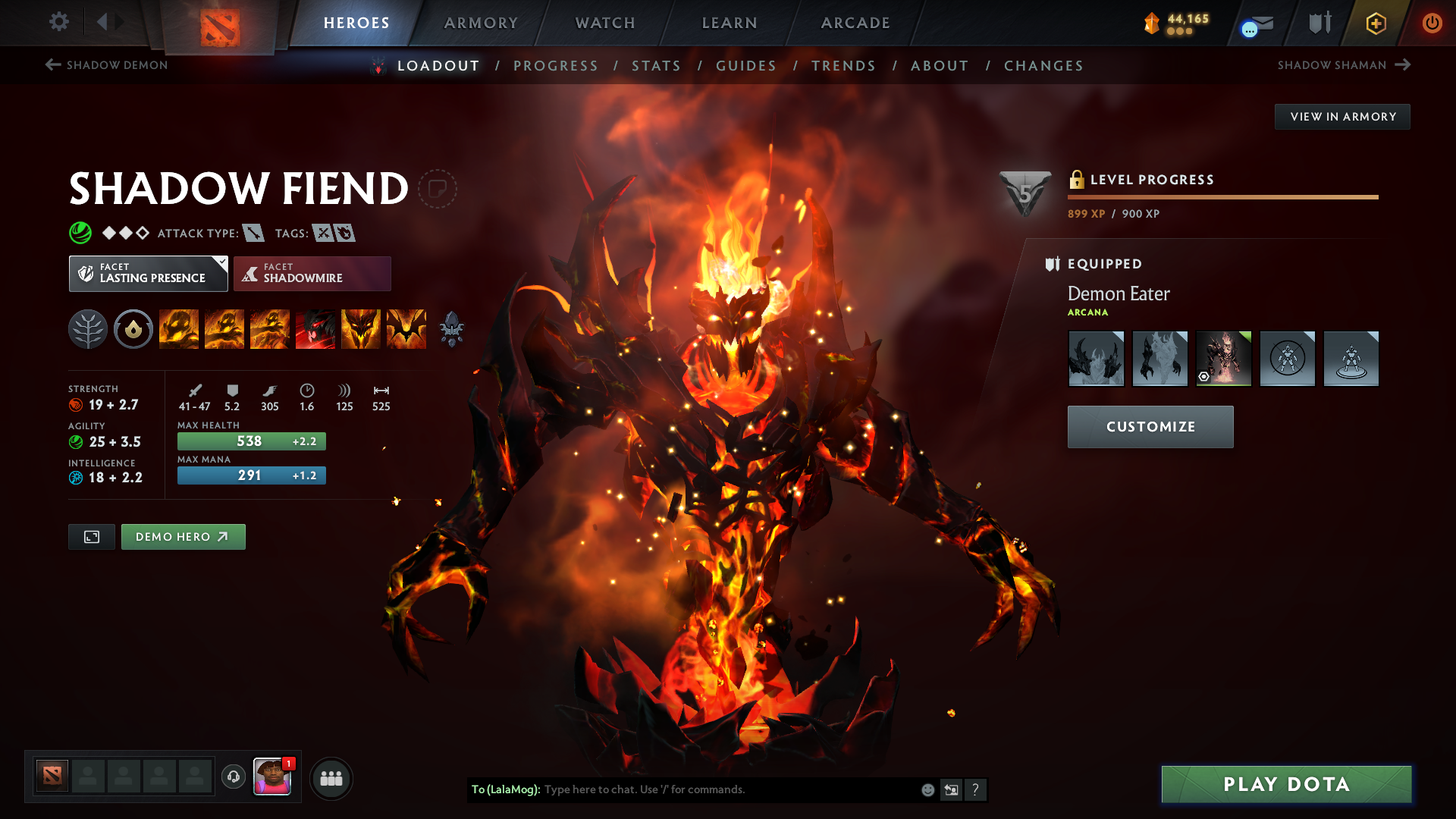Click the Level Progress XP bar

[x=1223, y=197]
